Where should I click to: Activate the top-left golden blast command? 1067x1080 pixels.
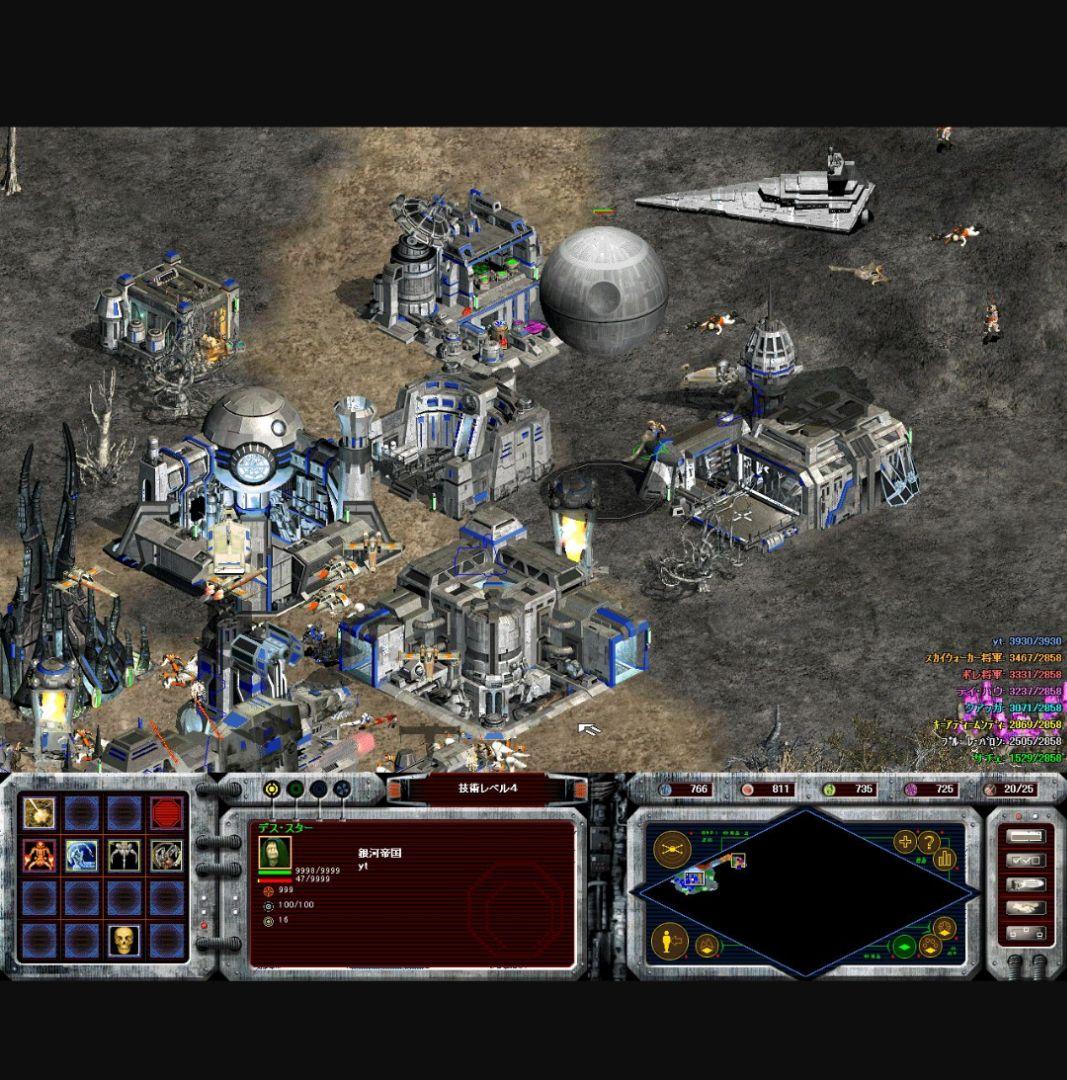pos(40,813)
